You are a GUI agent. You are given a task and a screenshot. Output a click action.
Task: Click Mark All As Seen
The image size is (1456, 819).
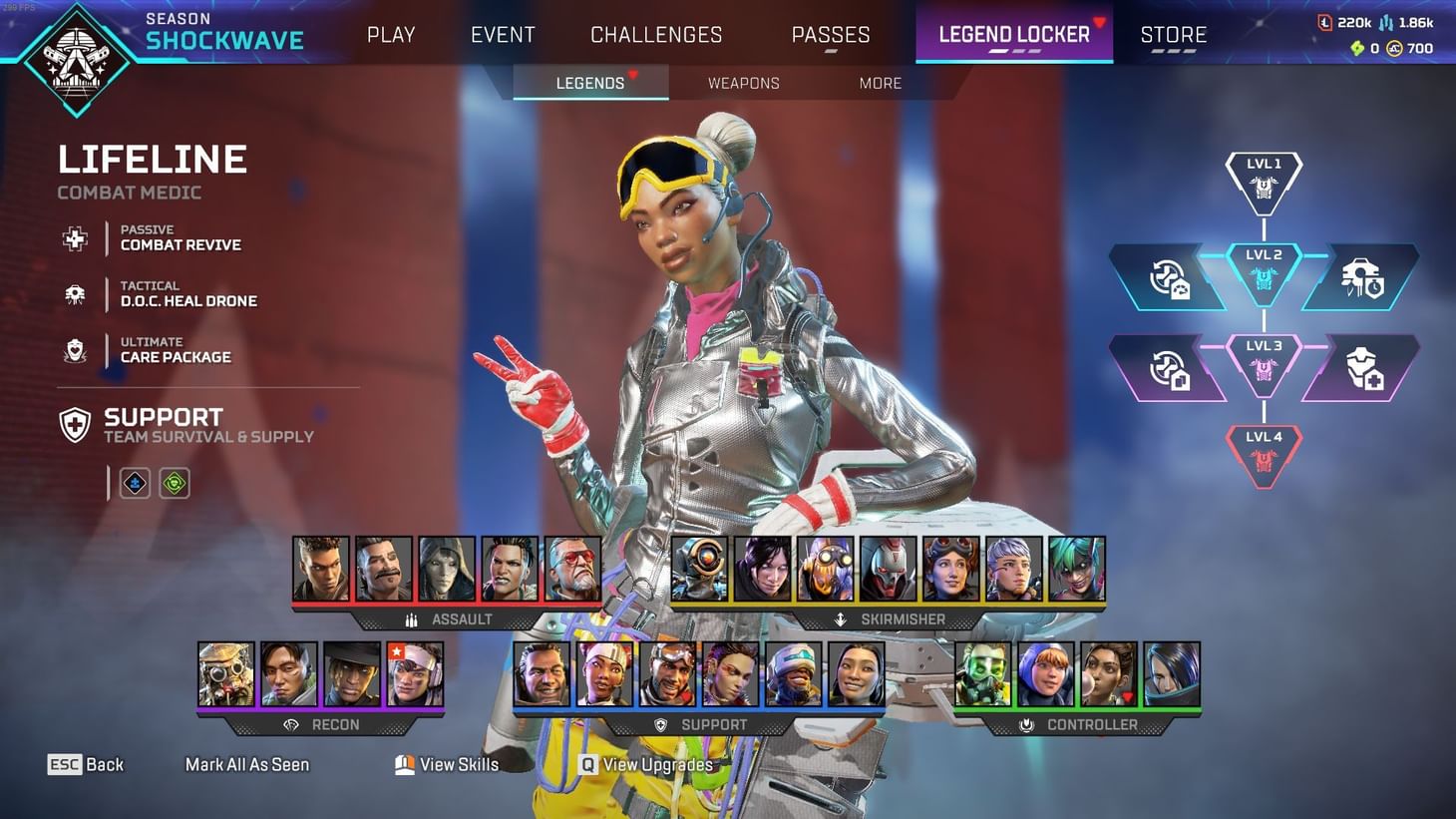click(x=247, y=764)
